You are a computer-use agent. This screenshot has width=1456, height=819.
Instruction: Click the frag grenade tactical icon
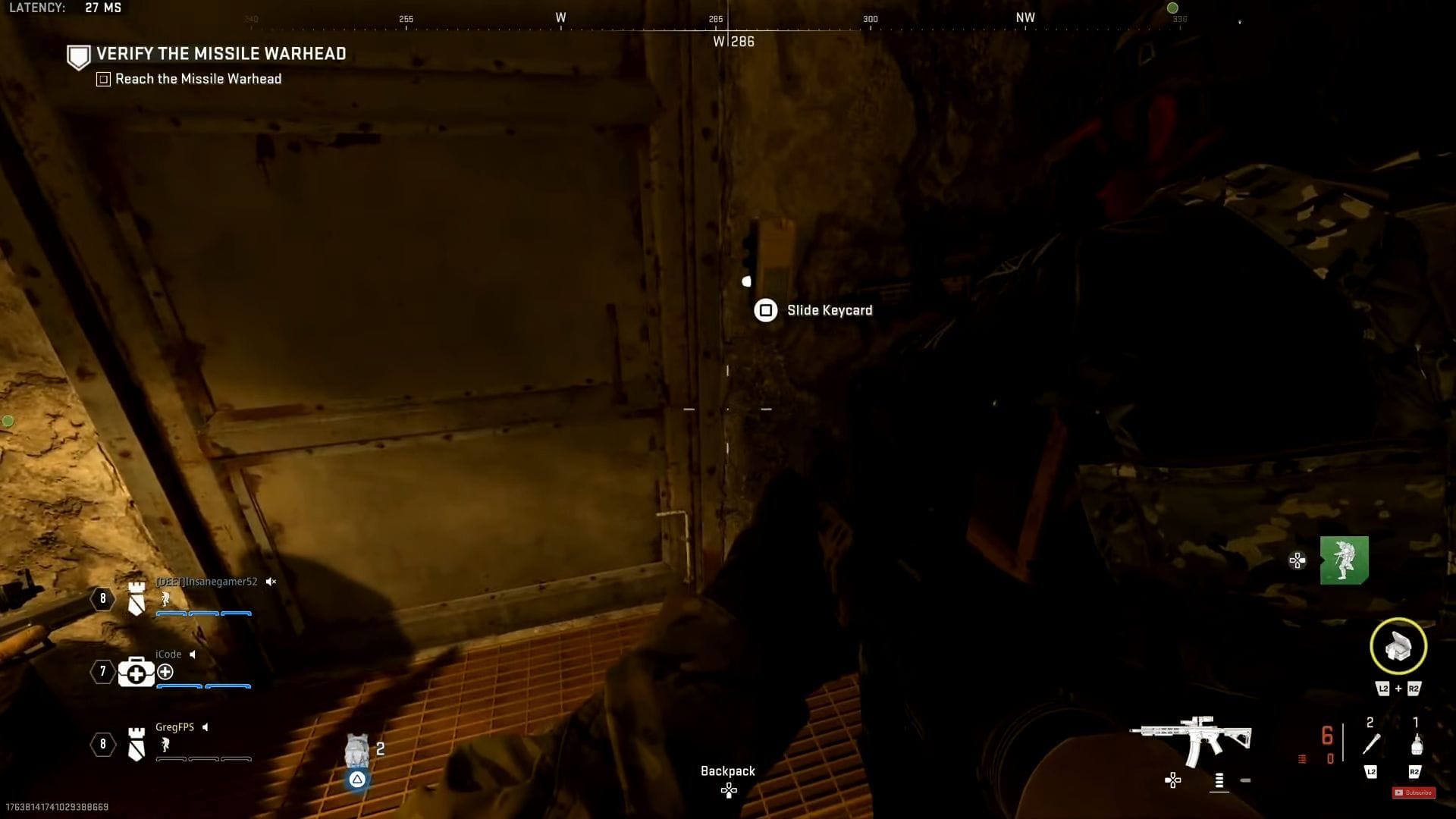pos(1417,745)
